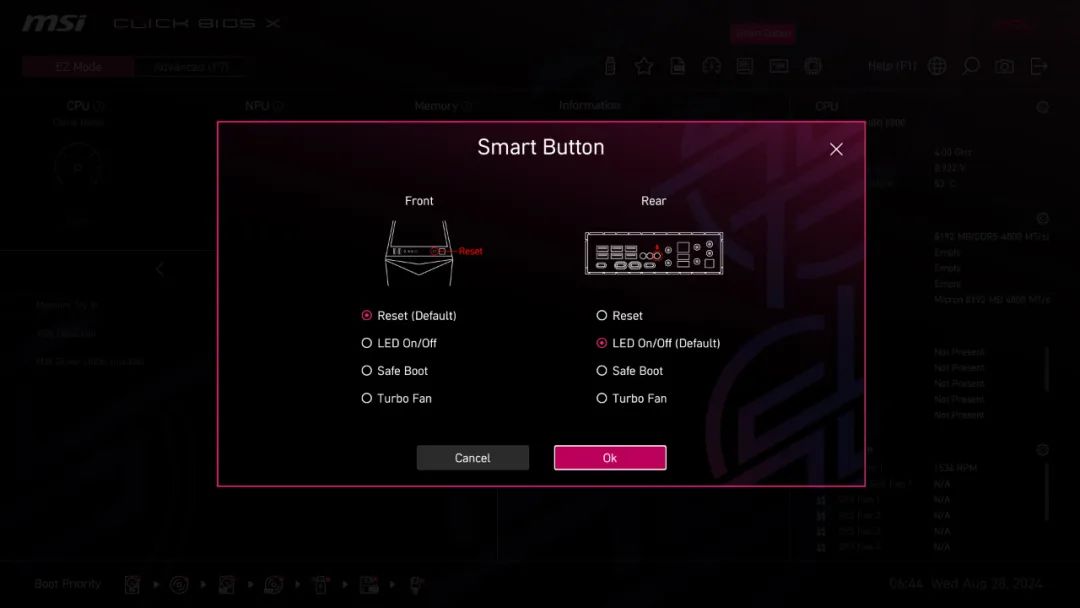The image size is (1080, 608).
Task: Cancel the Smart Button dialog
Action: tap(472, 458)
